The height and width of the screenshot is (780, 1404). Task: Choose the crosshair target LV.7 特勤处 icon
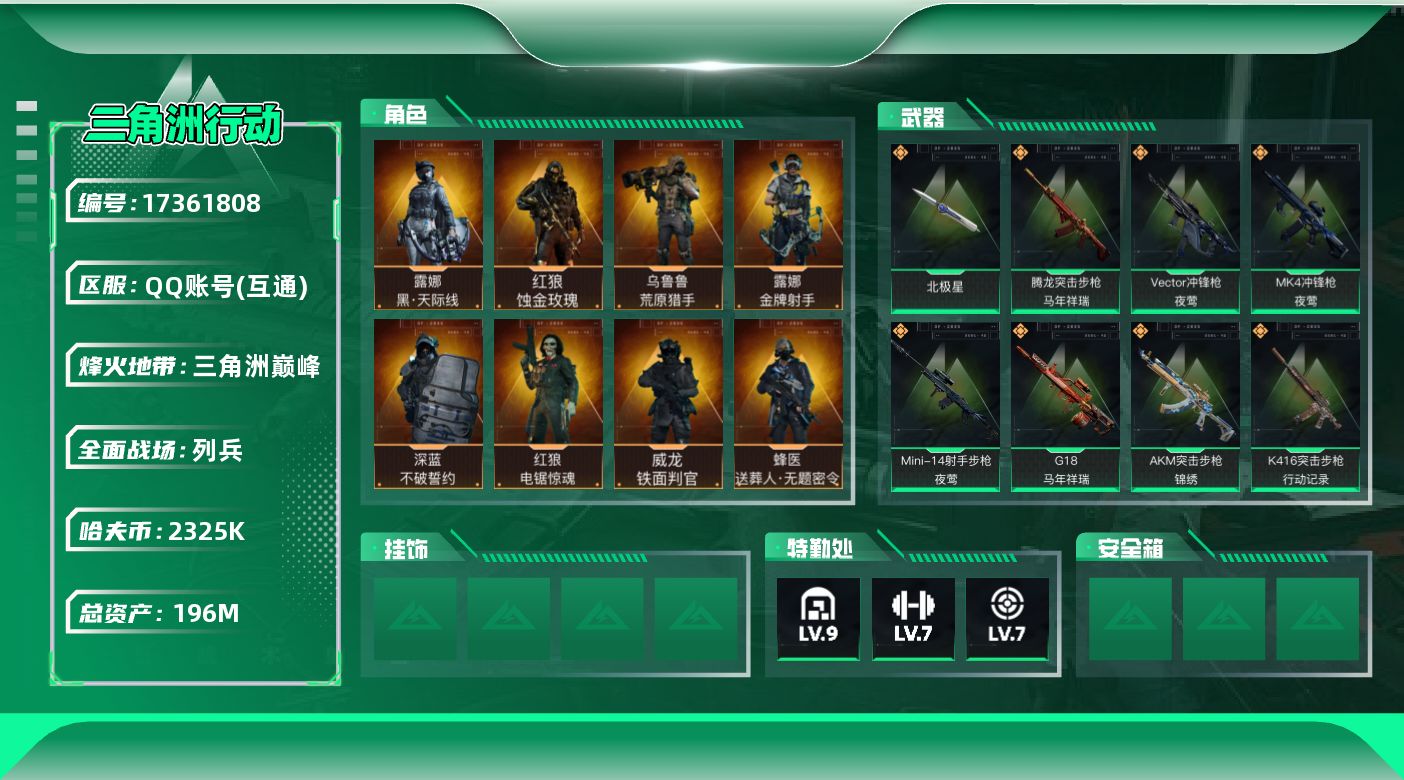(1007, 618)
